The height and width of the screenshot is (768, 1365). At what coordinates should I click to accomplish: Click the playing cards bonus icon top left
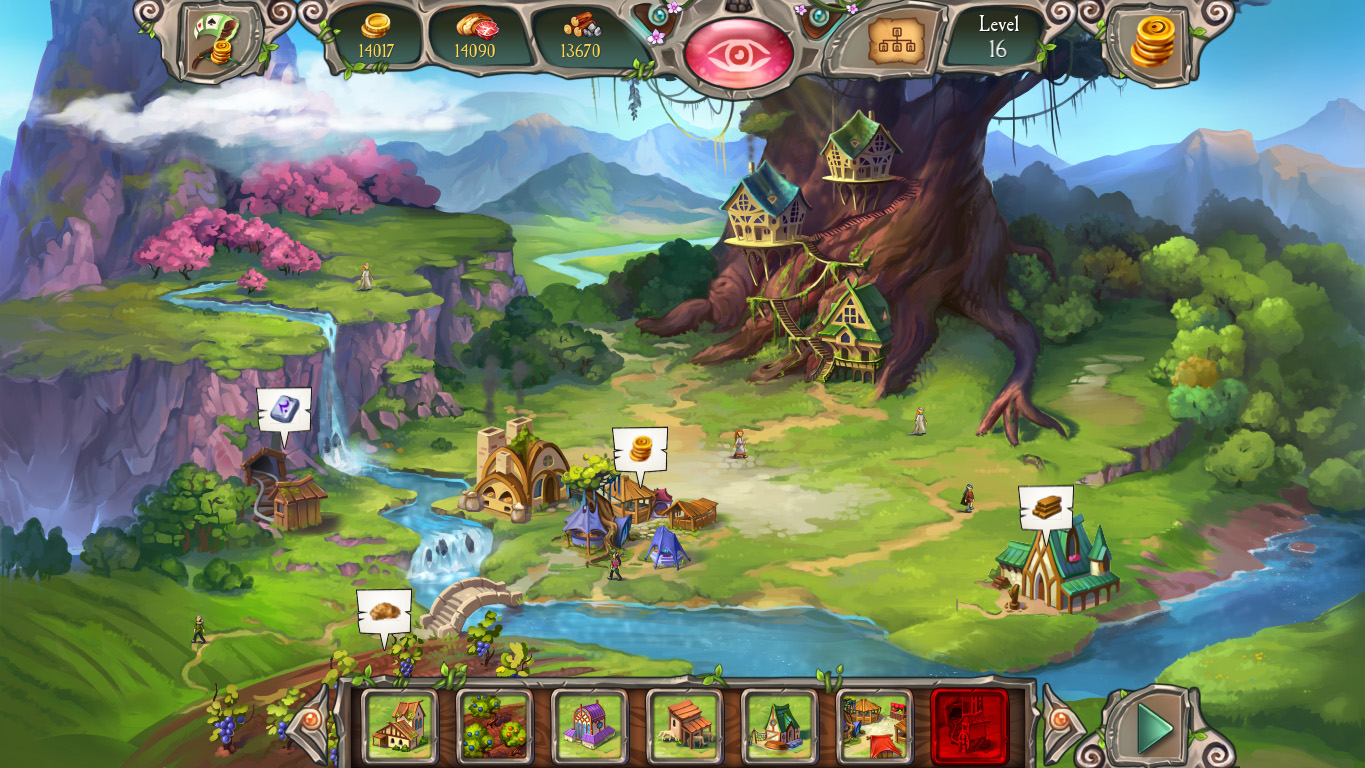tap(212, 36)
